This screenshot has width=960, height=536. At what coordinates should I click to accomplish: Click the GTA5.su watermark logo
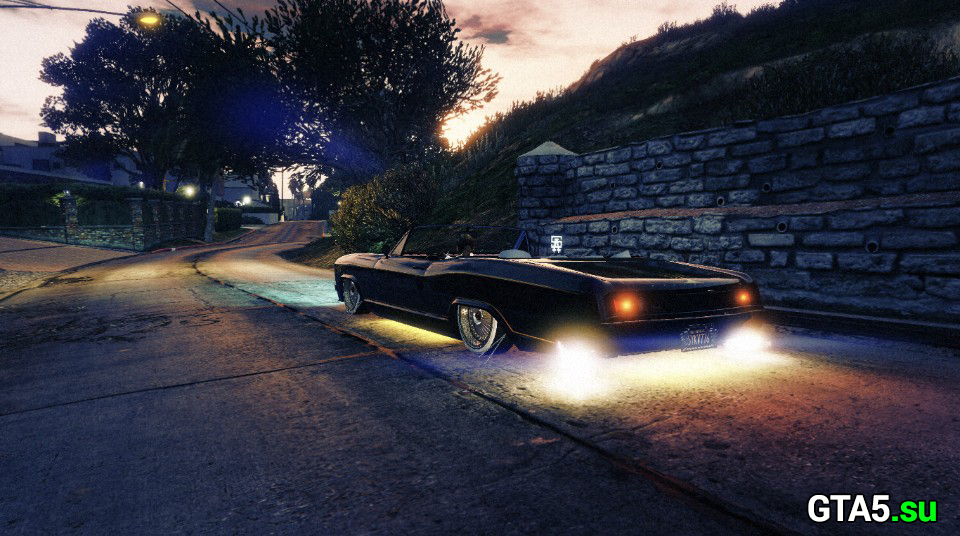(871, 509)
